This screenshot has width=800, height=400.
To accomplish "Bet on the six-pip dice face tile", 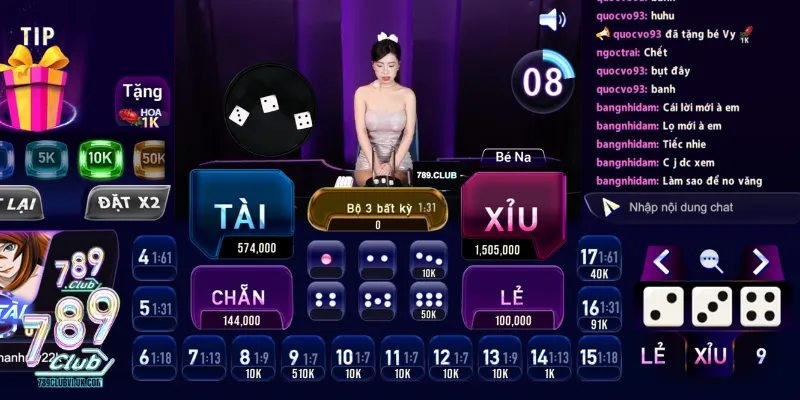I will pos(428,300).
